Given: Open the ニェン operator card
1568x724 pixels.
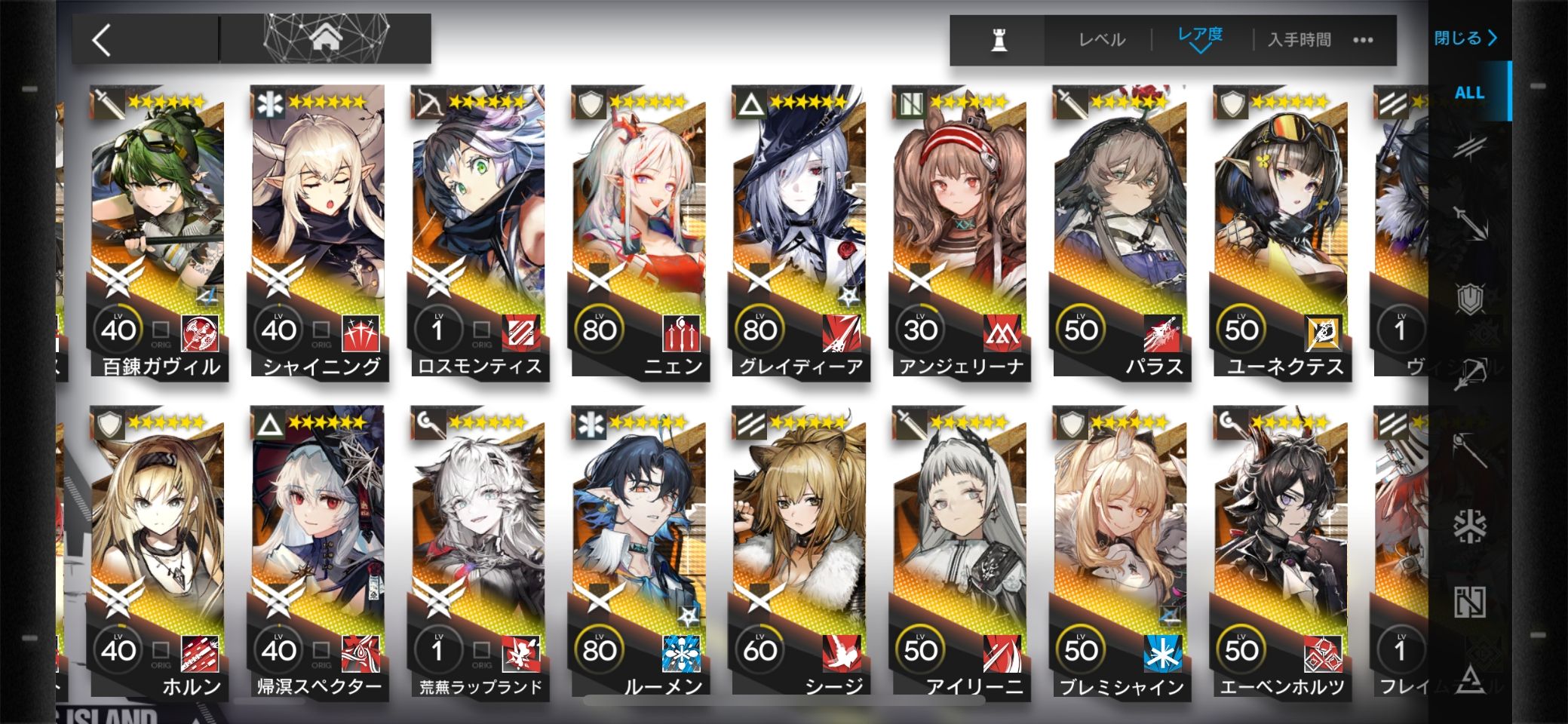Looking at the screenshot, I should [640, 234].
